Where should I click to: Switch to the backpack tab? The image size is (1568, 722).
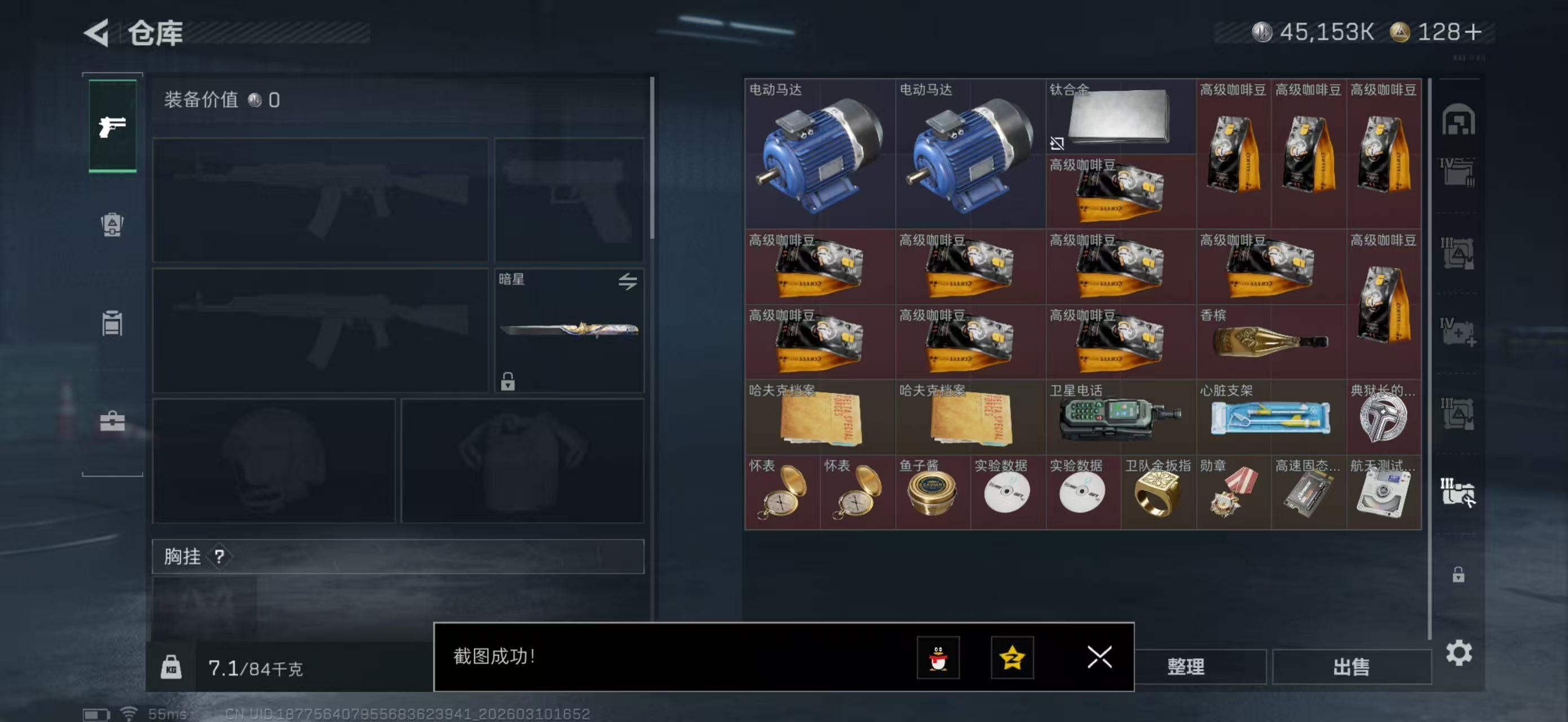[112, 224]
